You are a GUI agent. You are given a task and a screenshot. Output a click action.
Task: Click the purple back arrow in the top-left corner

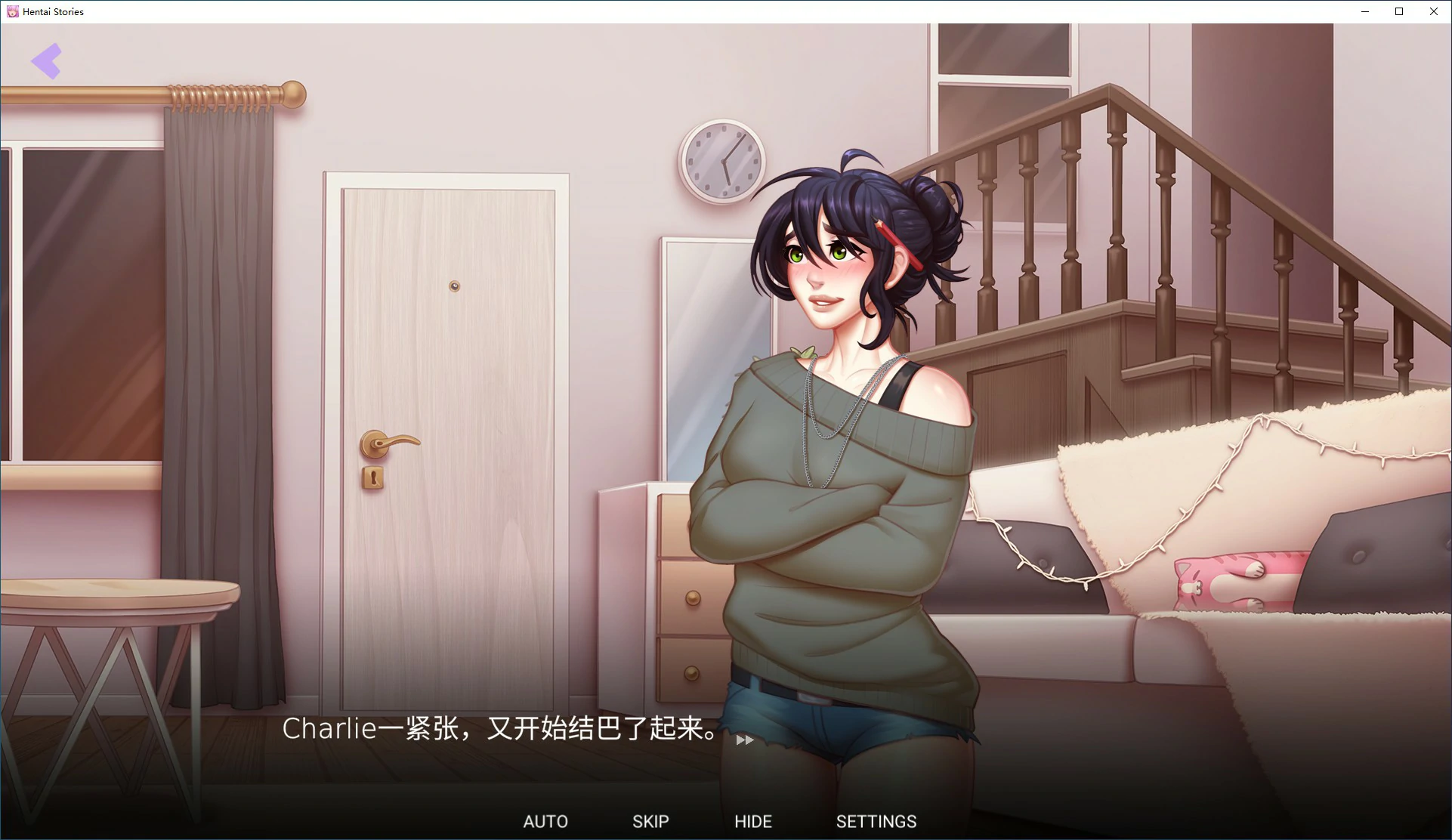[47, 60]
